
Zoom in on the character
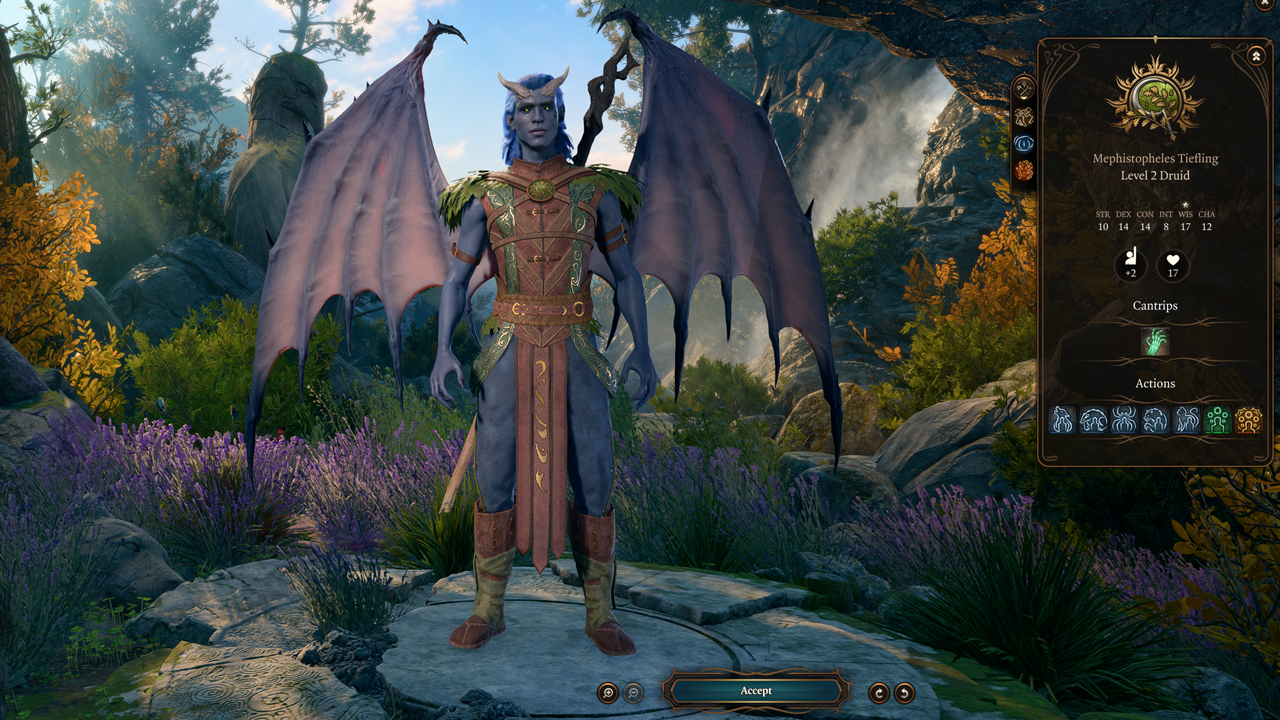pyautogui.click(x=607, y=692)
